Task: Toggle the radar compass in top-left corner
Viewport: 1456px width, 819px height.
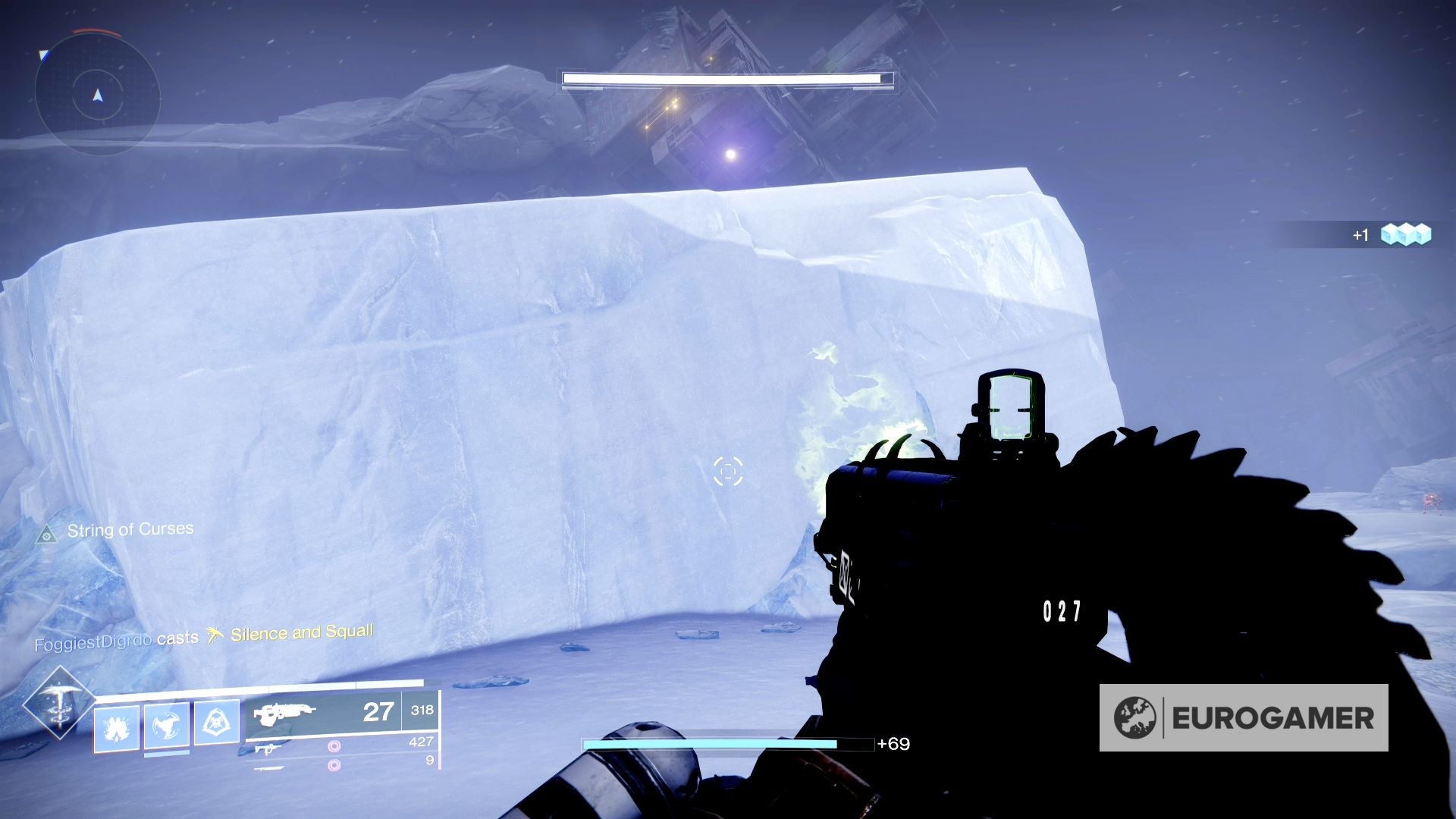Action: [98, 96]
